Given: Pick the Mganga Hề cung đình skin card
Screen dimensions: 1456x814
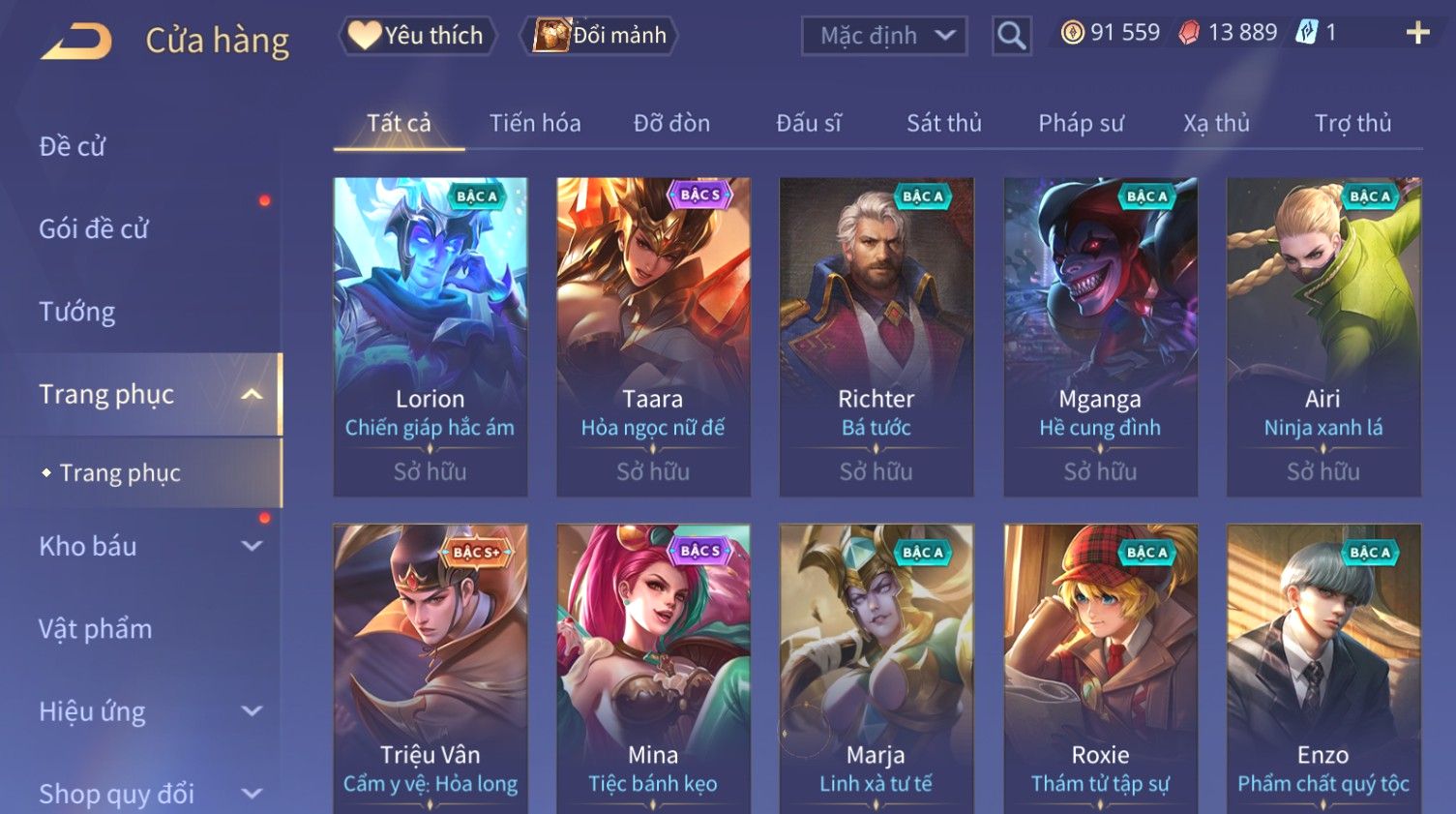Looking at the screenshot, I should [x=1100, y=336].
